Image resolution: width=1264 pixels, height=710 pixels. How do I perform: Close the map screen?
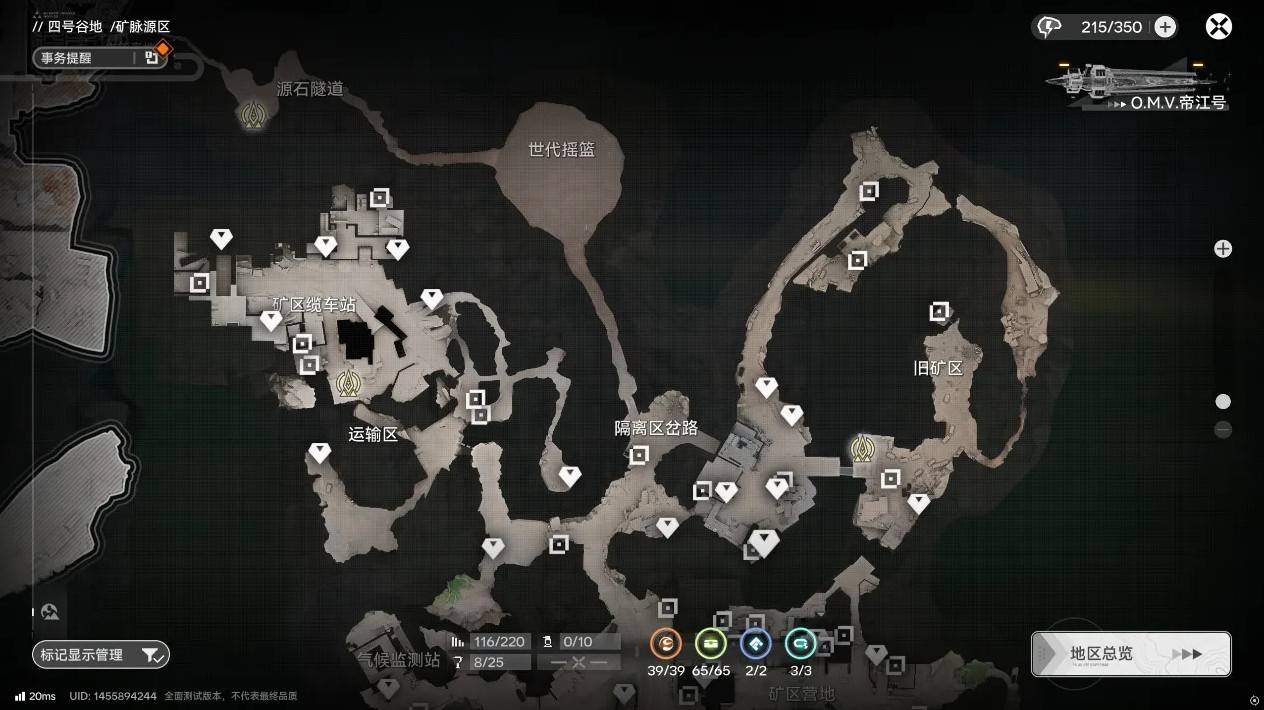1218,27
